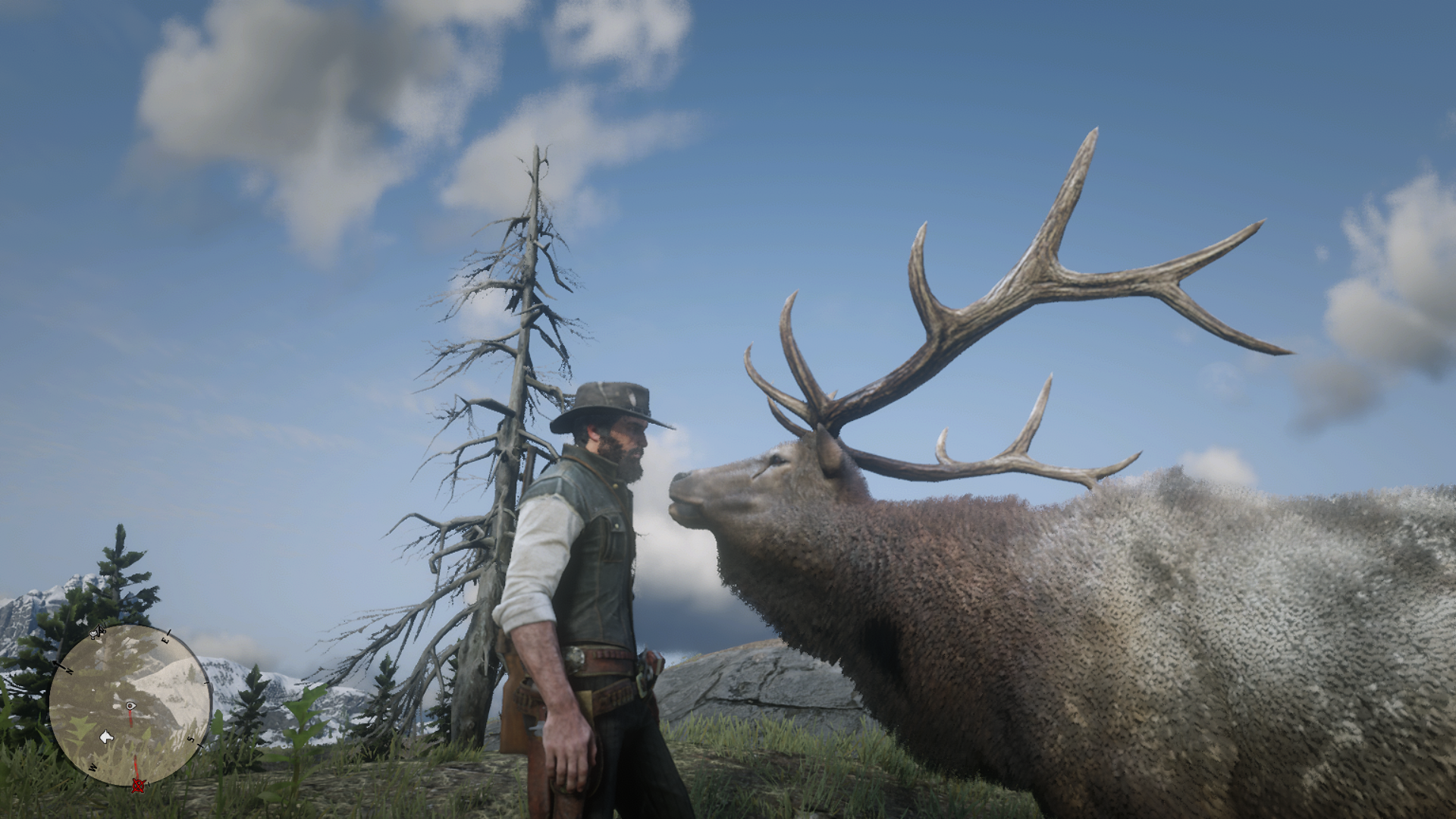Click the red X waypoint marker on the minimap

[x=138, y=786]
